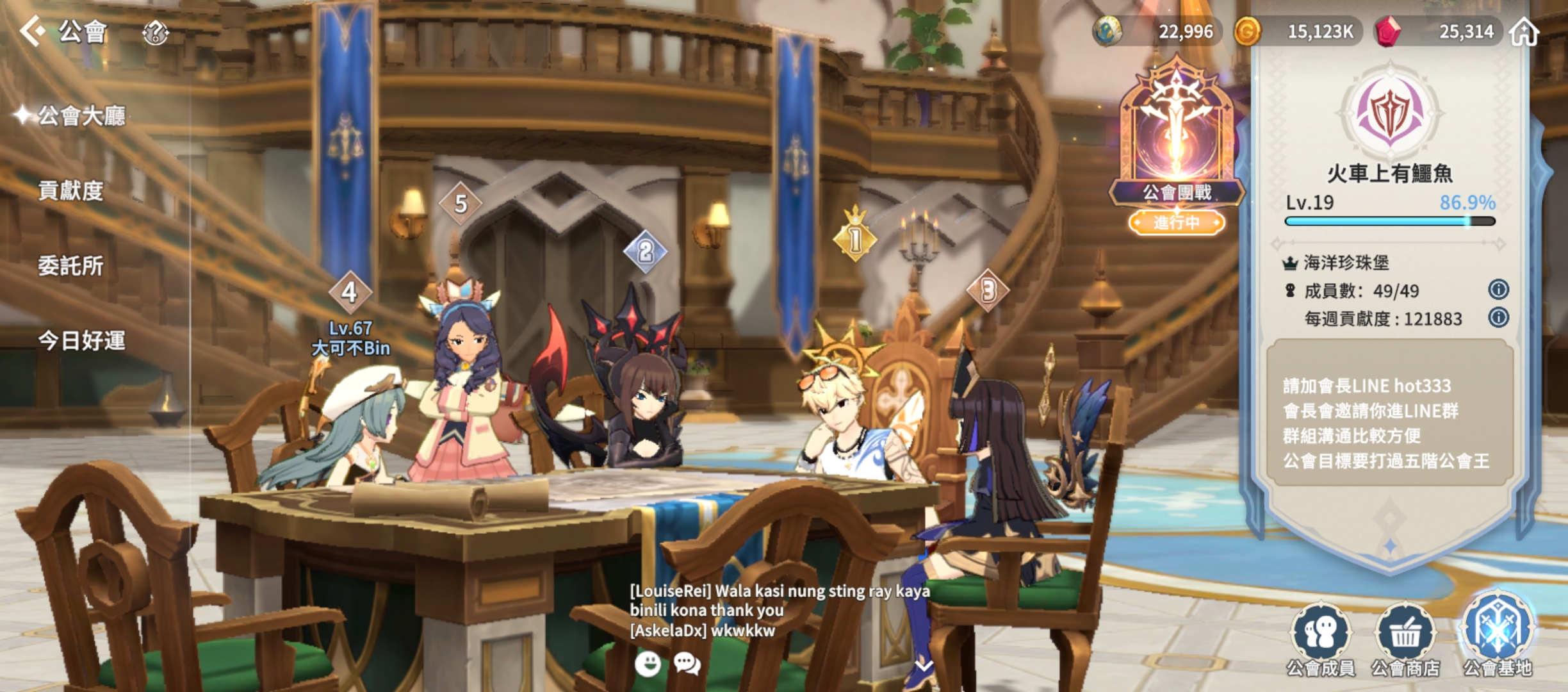Open the 今日好運 daily luck menu

(x=81, y=341)
